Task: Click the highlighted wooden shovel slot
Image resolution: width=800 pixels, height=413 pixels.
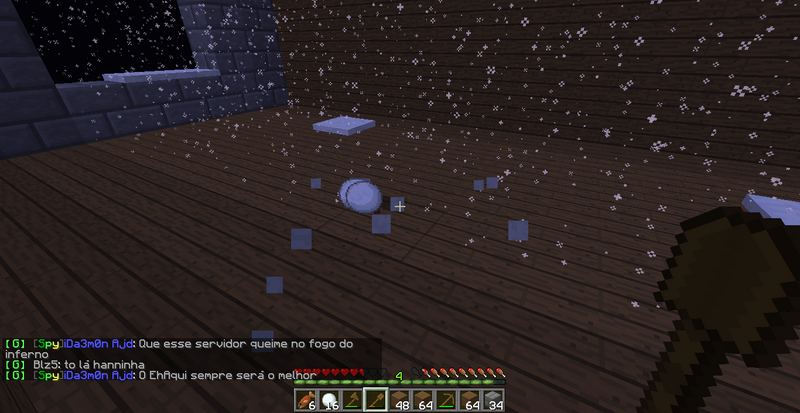Action: (x=376, y=401)
